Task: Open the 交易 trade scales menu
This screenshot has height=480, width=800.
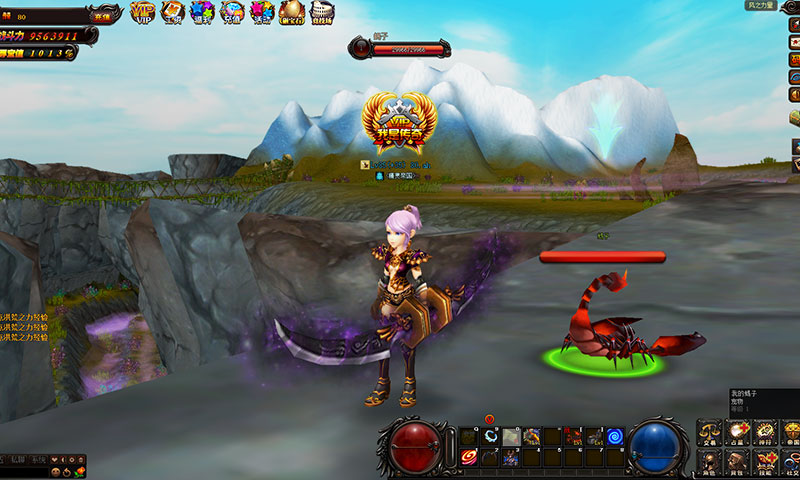Action: 710,433
